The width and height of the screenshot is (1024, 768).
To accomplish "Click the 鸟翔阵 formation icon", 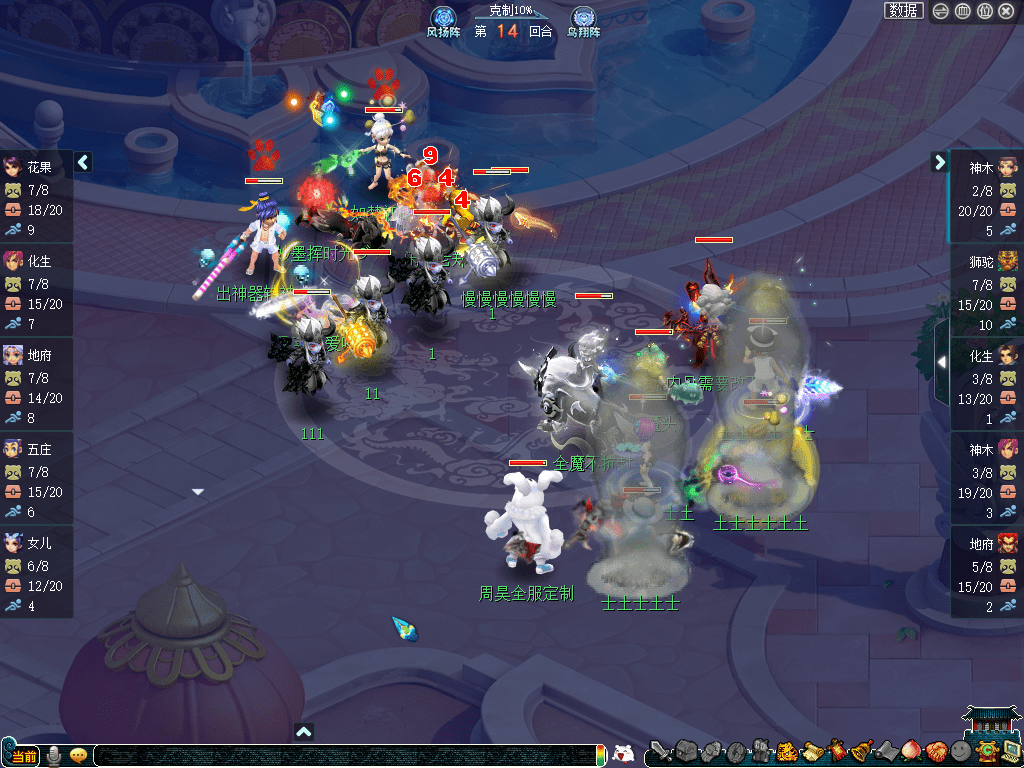I will pyautogui.click(x=583, y=18).
